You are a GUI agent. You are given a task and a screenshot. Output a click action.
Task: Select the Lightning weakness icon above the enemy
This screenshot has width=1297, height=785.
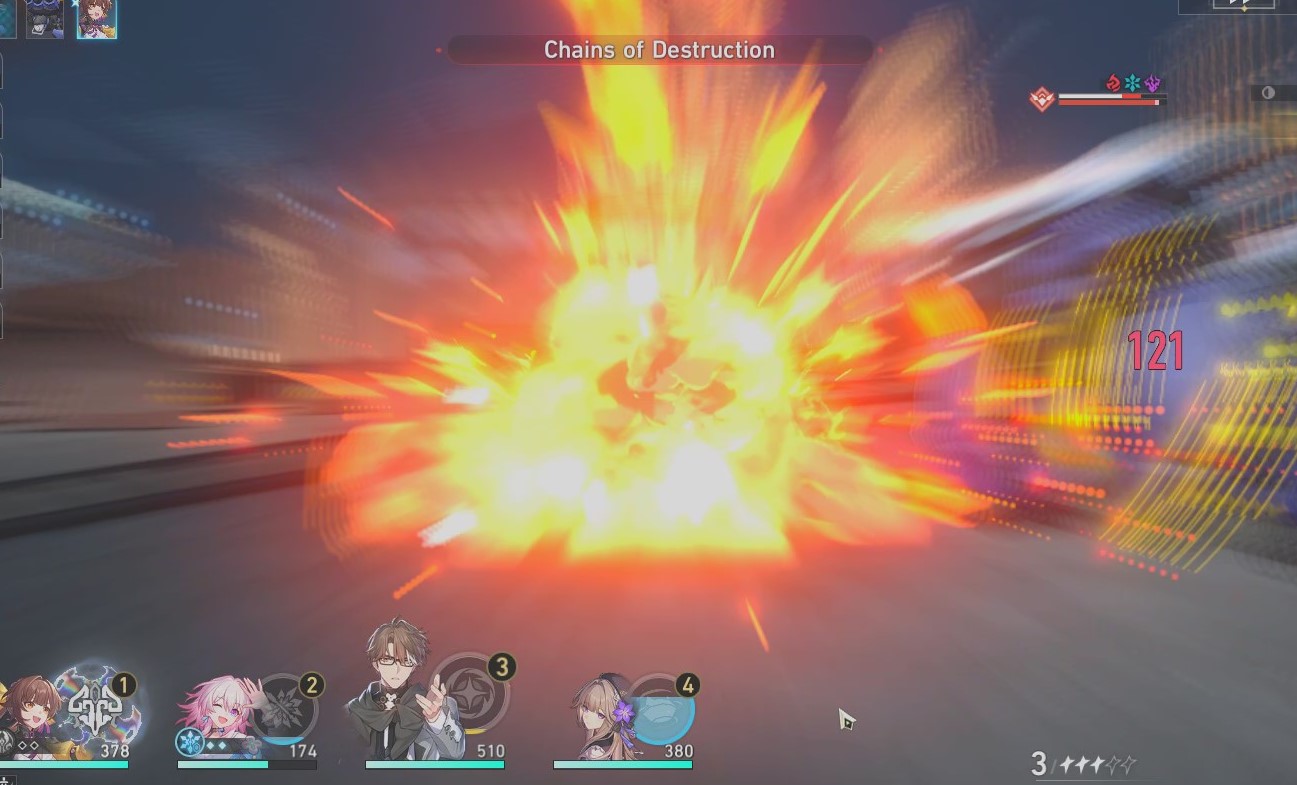1151,83
